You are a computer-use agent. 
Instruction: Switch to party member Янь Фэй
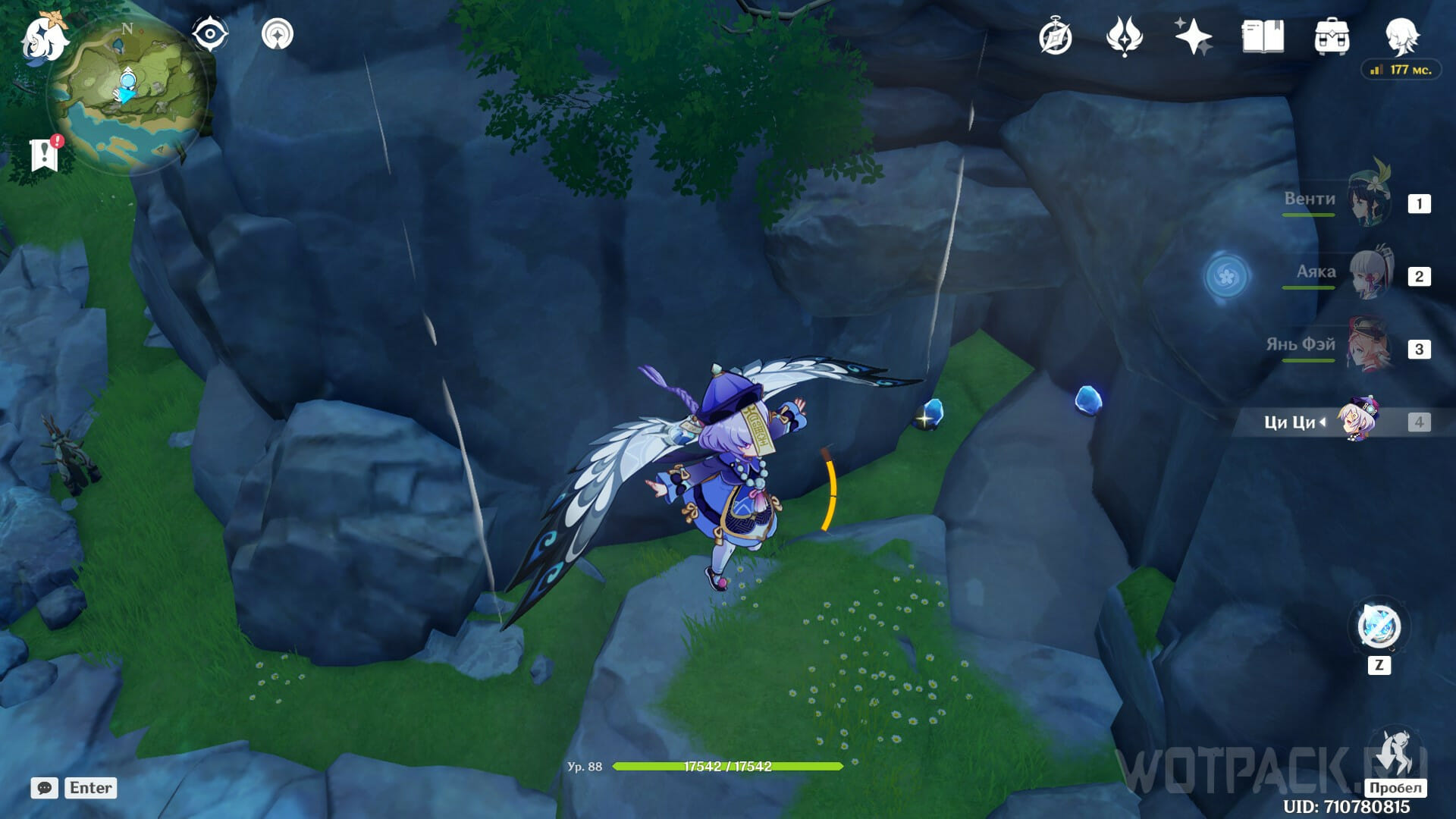pyautogui.click(x=1369, y=346)
